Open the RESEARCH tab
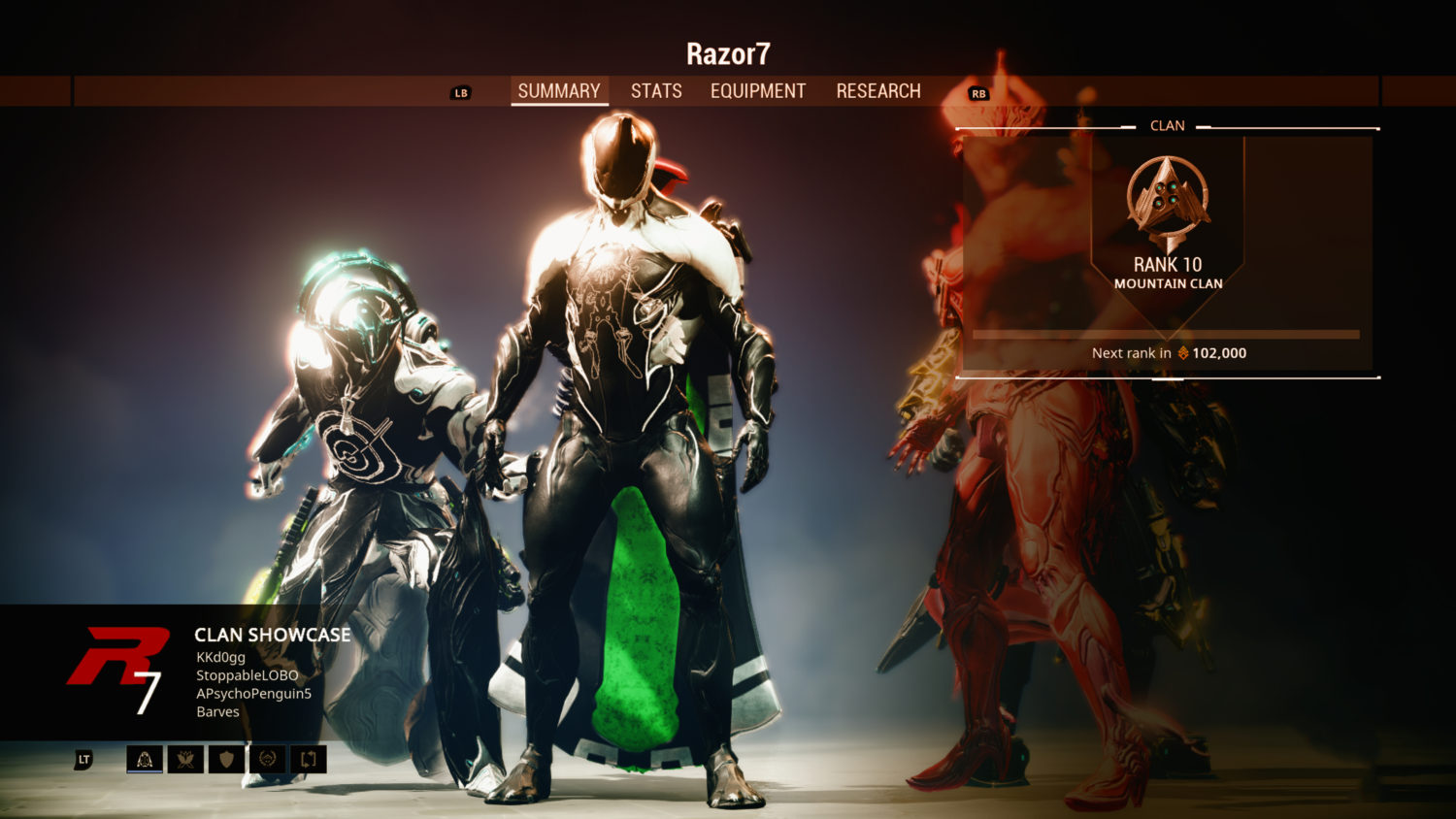This screenshot has width=1456, height=819. pos(879,90)
